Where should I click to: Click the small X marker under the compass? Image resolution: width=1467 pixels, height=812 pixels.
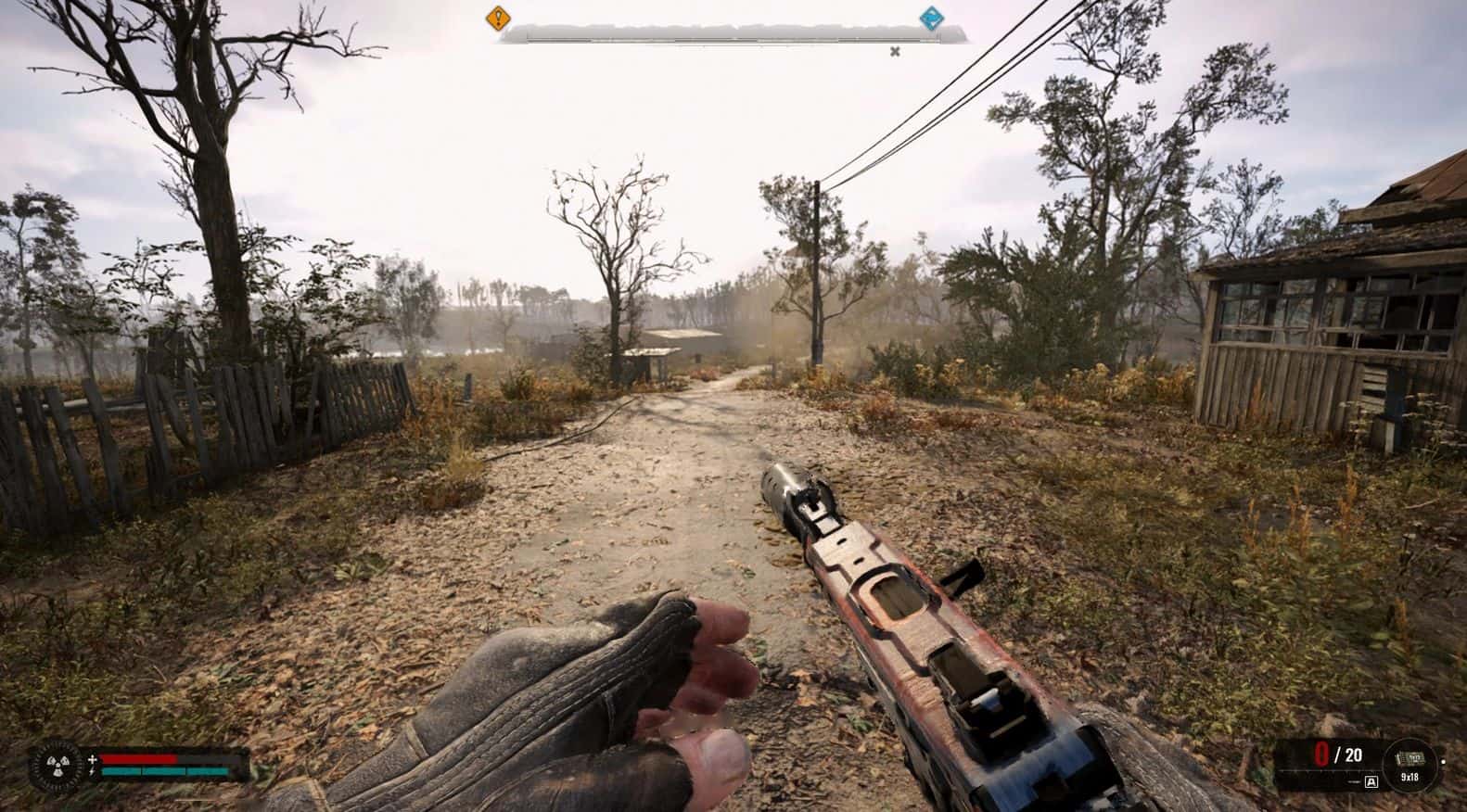pyautogui.click(x=895, y=52)
